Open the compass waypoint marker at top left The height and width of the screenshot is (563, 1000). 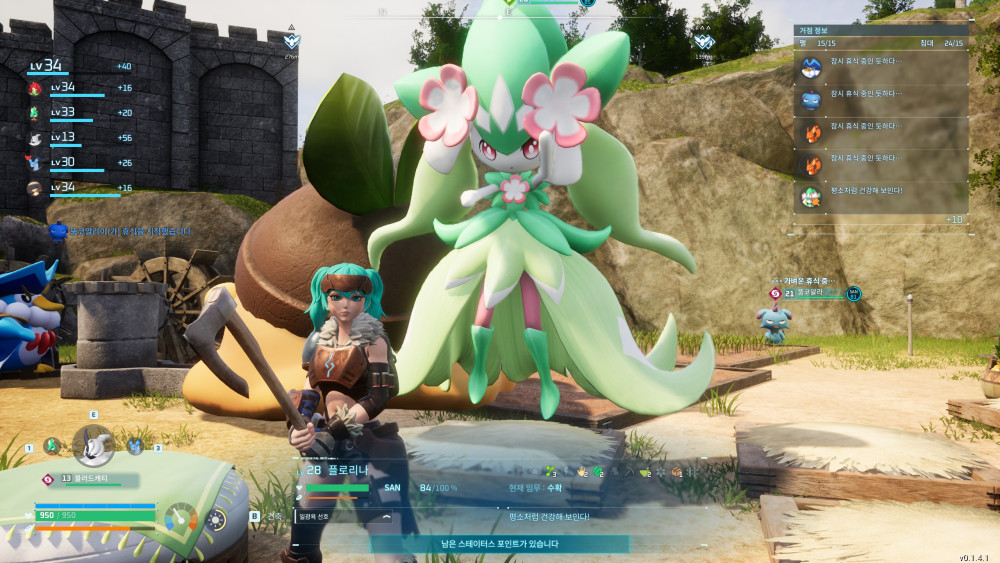click(291, 42)
